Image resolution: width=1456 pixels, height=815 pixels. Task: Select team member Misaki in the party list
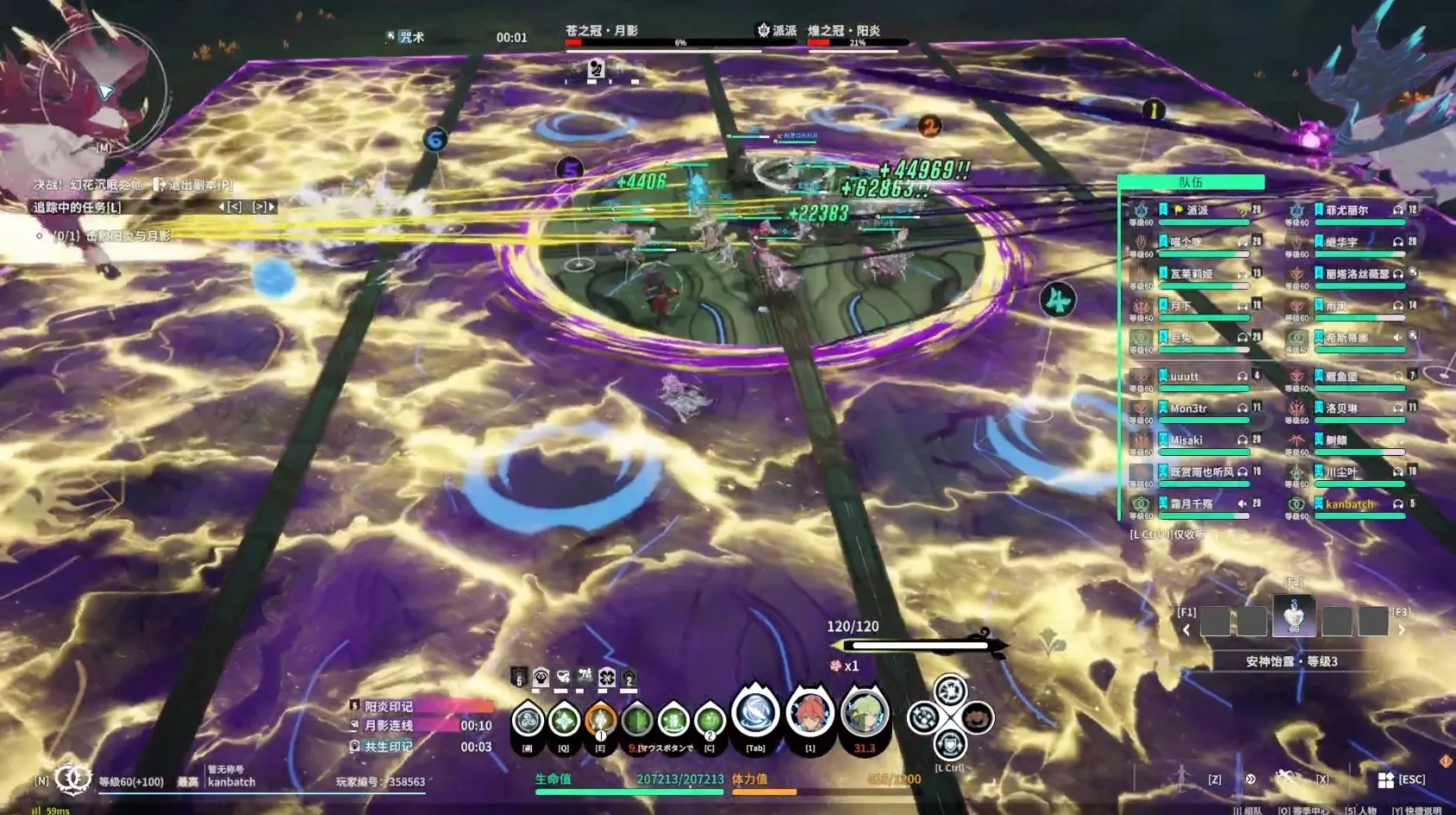[1187, 440]
